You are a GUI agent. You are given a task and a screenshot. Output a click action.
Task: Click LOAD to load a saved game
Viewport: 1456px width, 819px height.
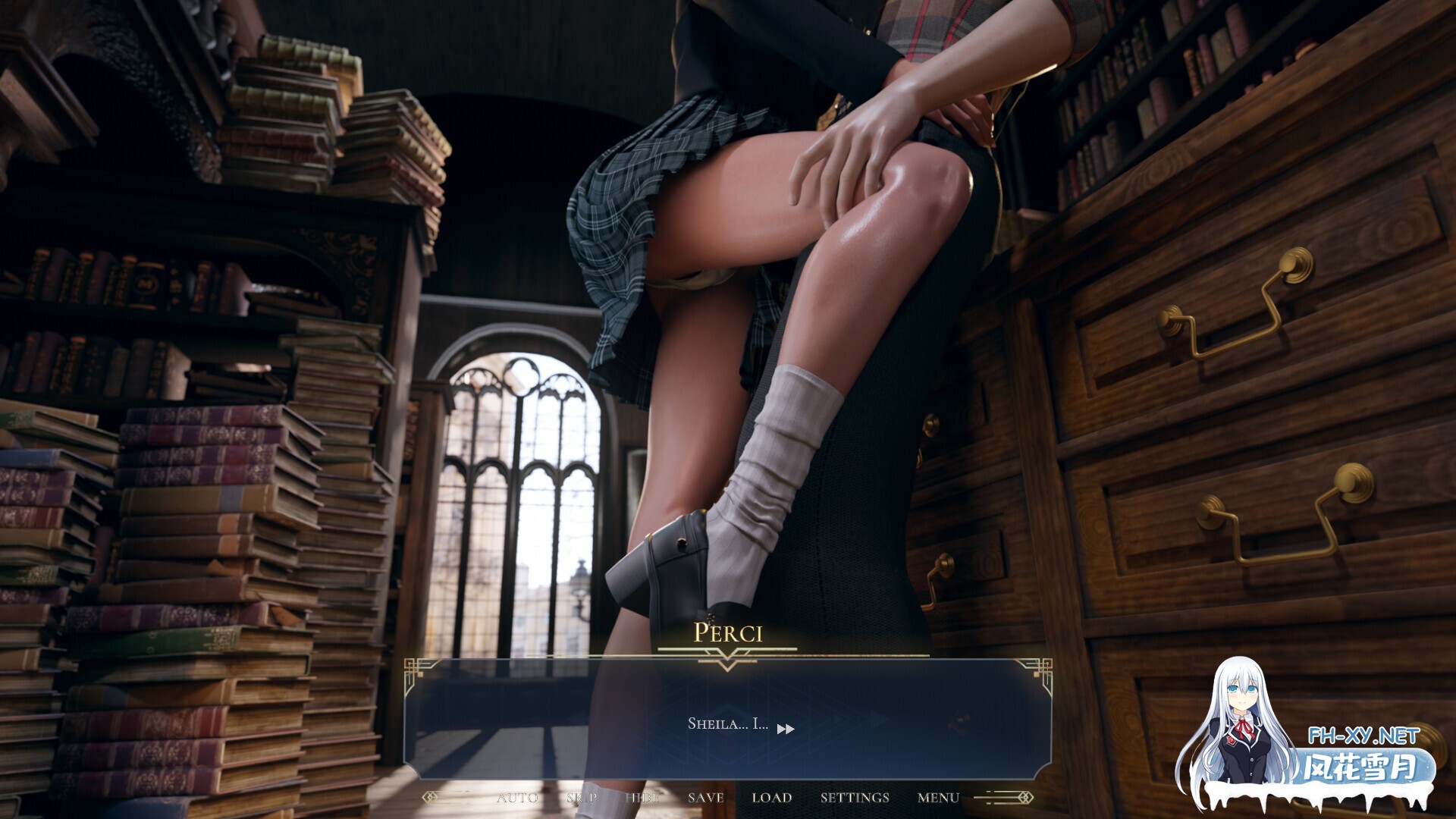click(771, 798)
